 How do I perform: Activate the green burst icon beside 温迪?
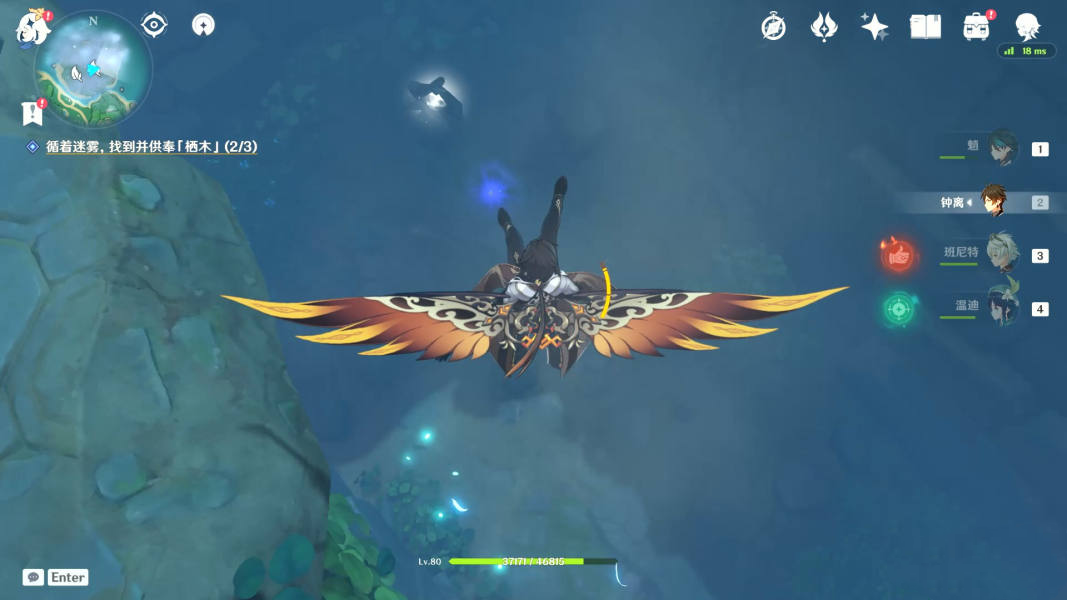pyautogui.click(x=899, y=309)
